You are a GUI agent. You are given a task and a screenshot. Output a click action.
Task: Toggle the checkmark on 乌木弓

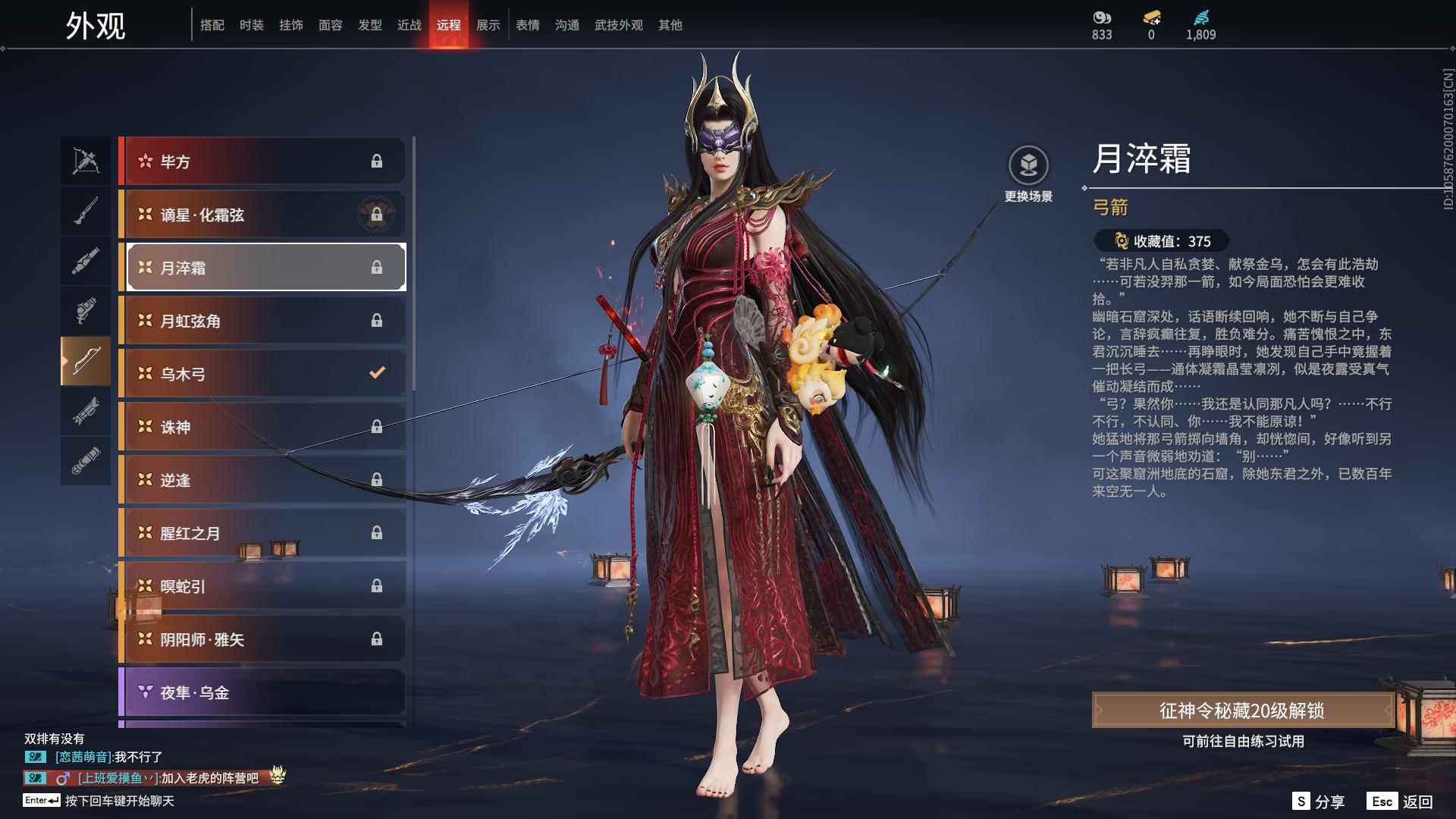pos(375,373)
